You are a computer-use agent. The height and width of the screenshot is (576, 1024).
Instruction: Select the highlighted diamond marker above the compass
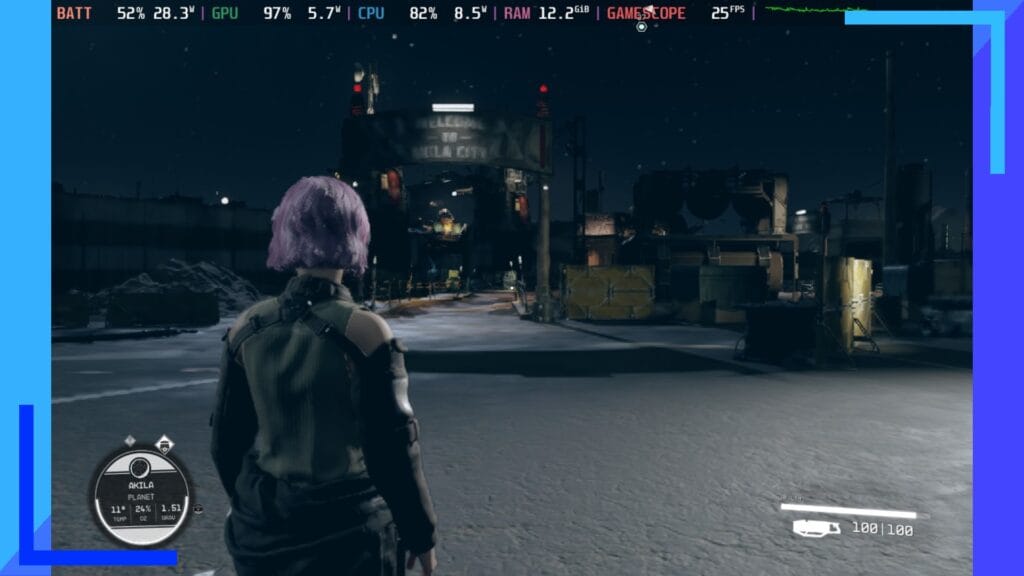163,442
